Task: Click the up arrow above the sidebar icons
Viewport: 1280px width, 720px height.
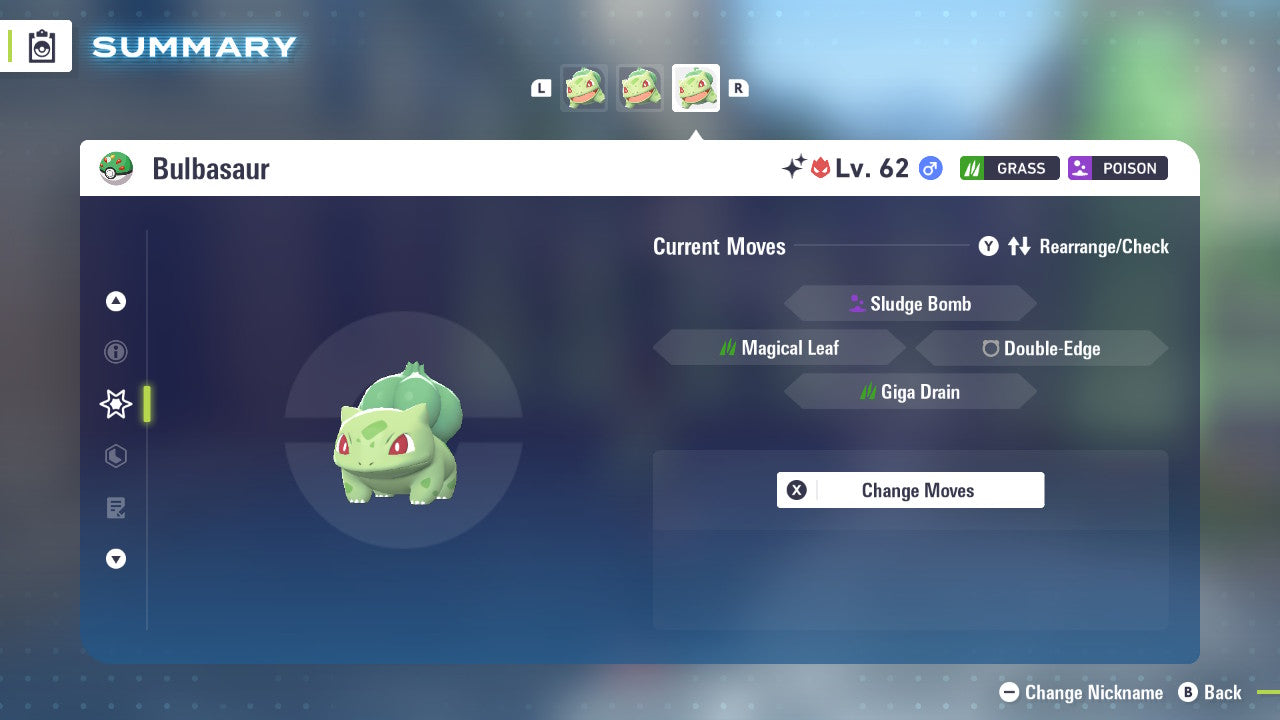Action: [x=116, y=301]
